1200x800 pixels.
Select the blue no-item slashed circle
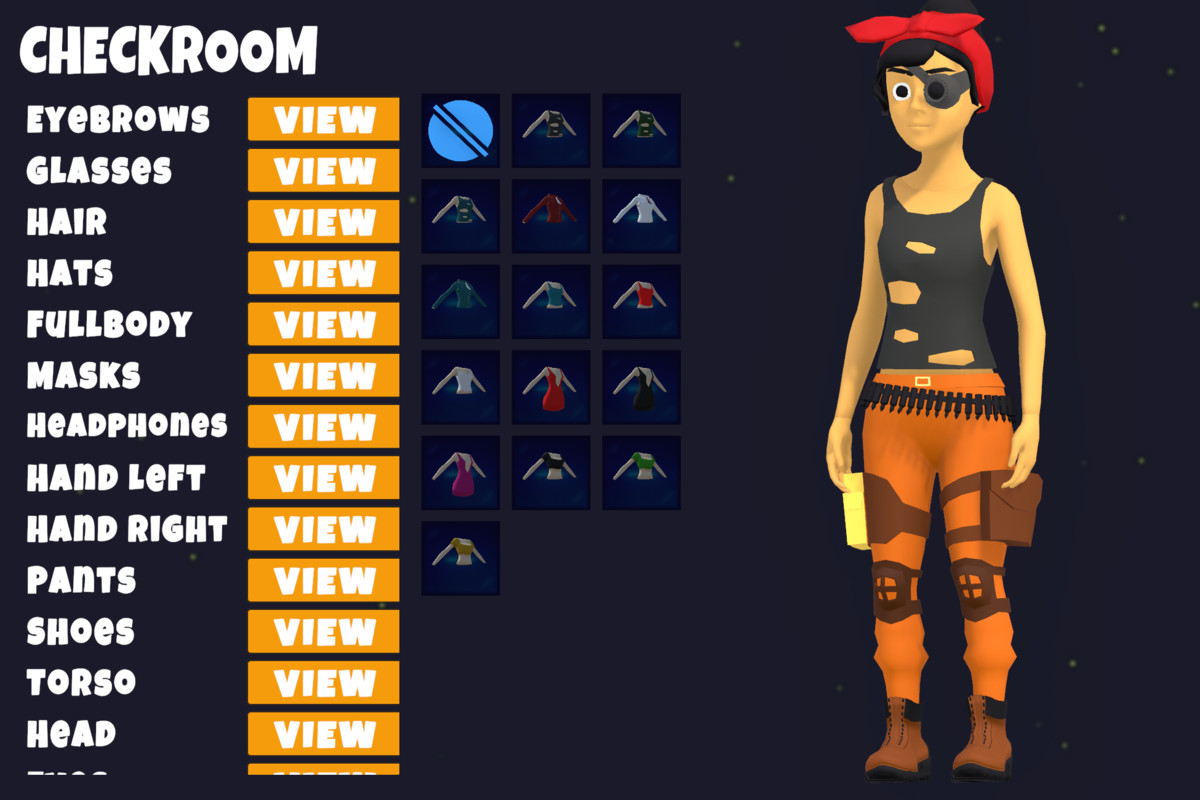[x=460, y=131]
